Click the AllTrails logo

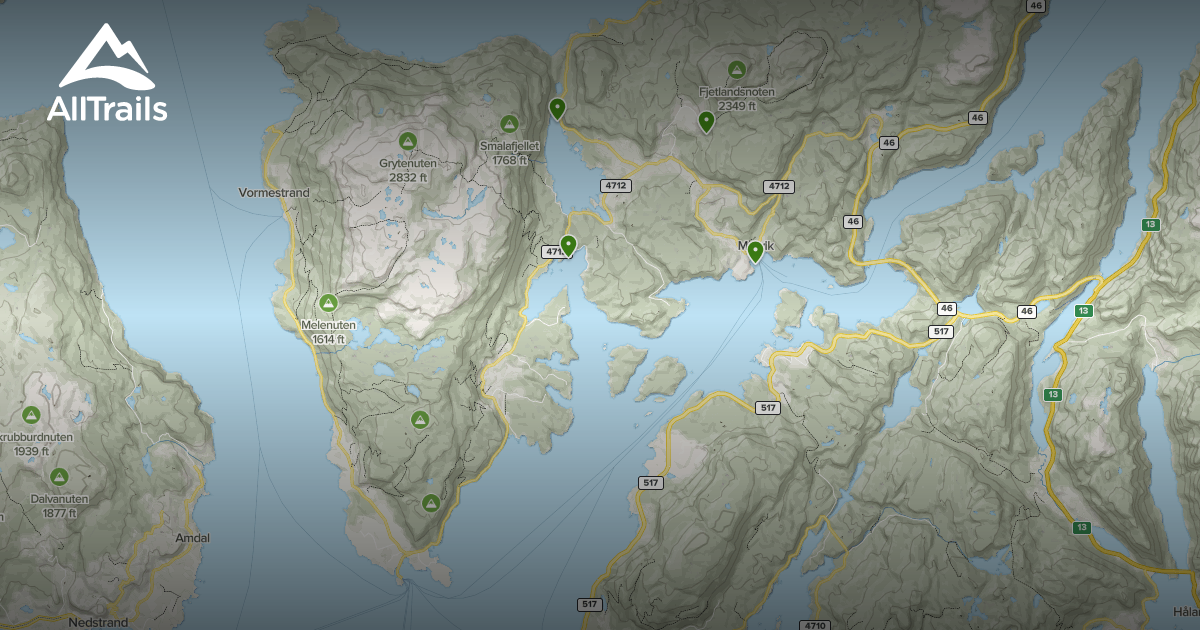[106, 74]
